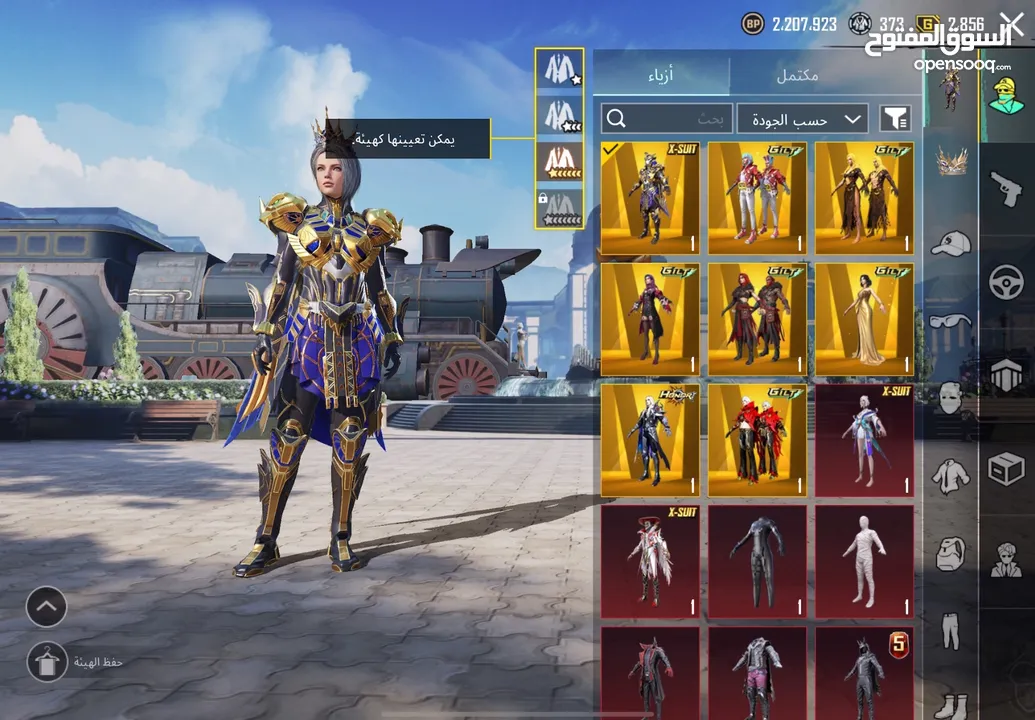Select the white X-Suit on red background

(x=864, y=441)
